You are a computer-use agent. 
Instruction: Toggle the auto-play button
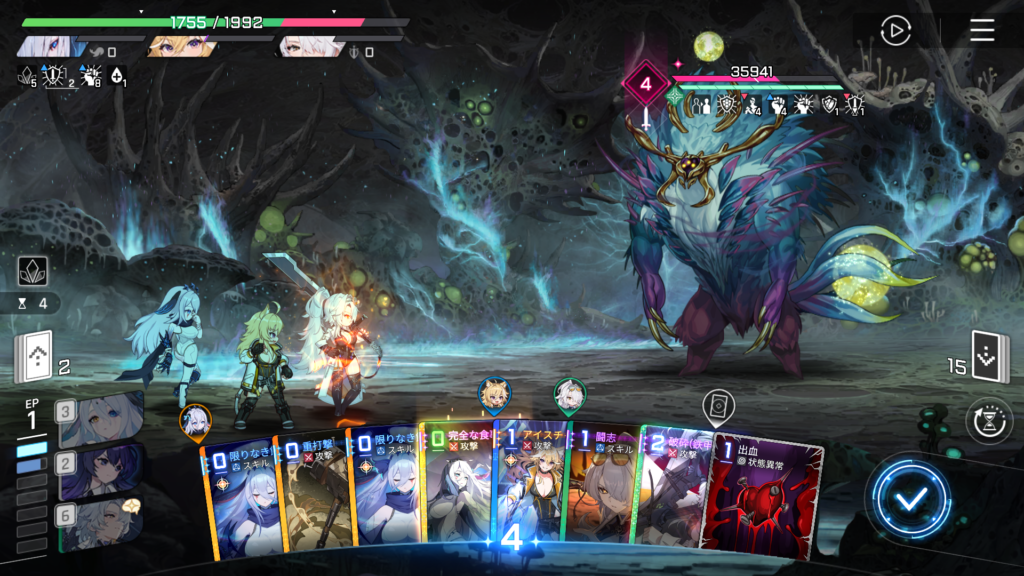tap(895, 31)
